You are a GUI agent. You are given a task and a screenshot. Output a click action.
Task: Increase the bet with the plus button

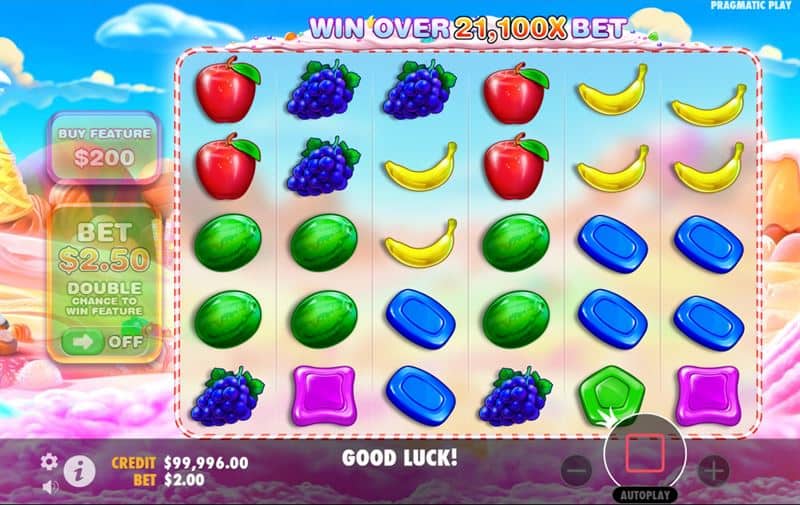712,469
